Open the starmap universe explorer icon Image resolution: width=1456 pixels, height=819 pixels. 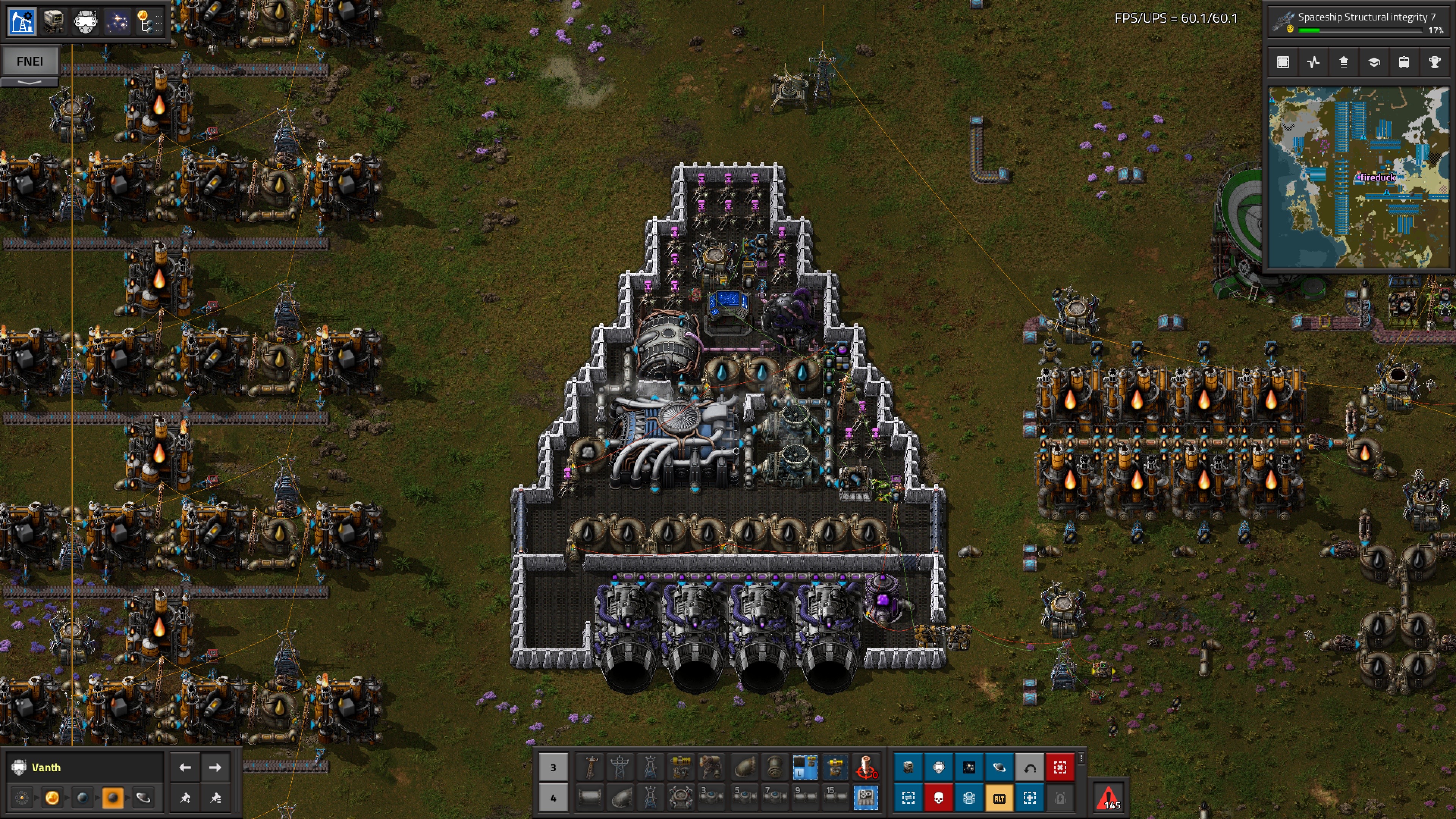click(117, 22)
